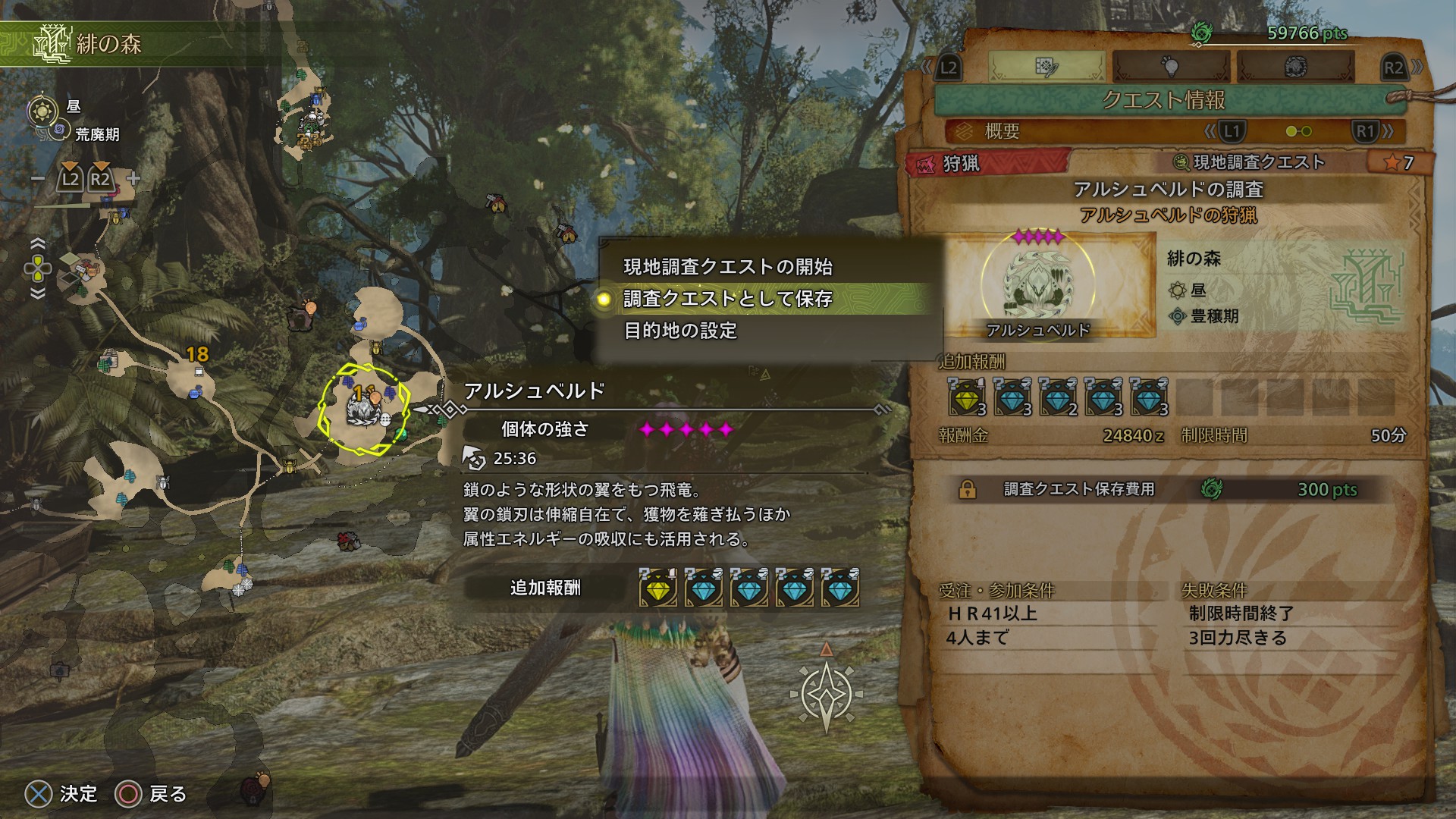The image size is (1456, 819).
Task: Click the 緋の森 locale title banner
Action: tap(108, 44)
